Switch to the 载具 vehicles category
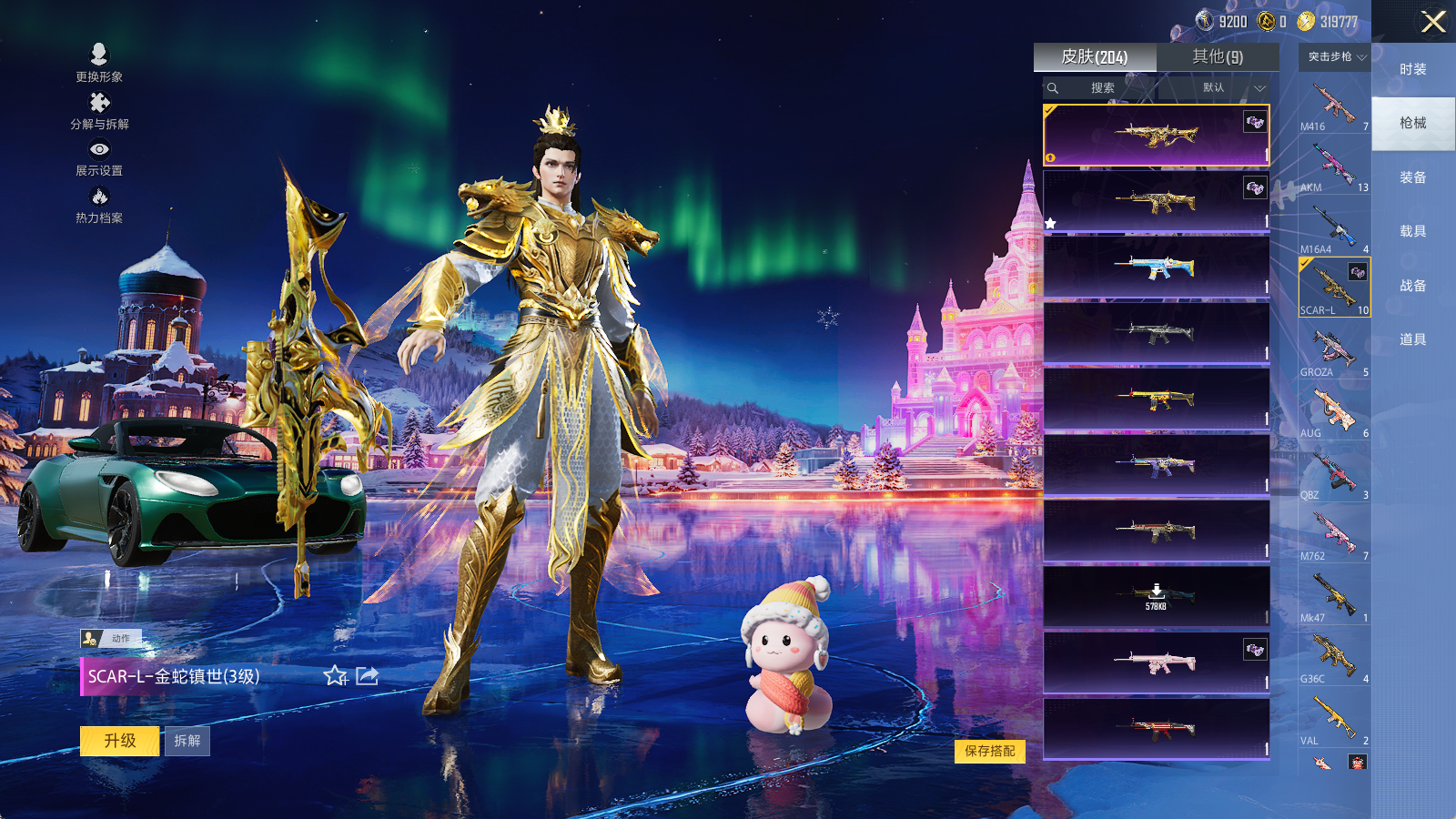The width and height of the screenshot is (1456, 819). point(1412,231)
